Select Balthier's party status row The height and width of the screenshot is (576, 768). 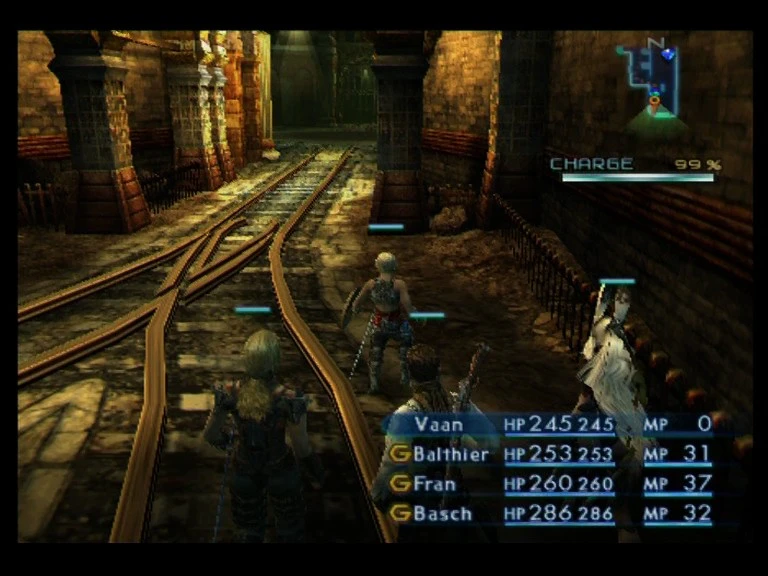[x=550, y=454]
